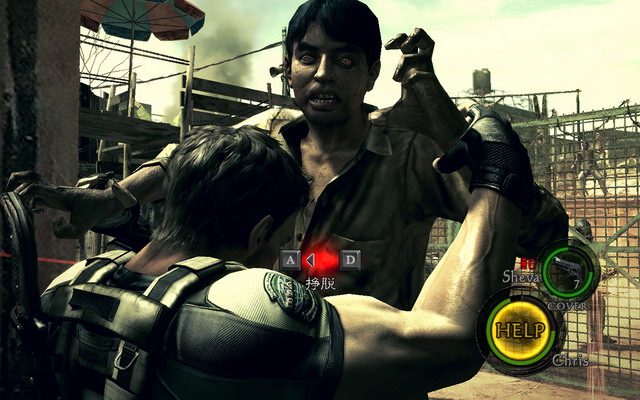
Task: Click the yellow HELP status circle
Action: [x=519, y=329]
